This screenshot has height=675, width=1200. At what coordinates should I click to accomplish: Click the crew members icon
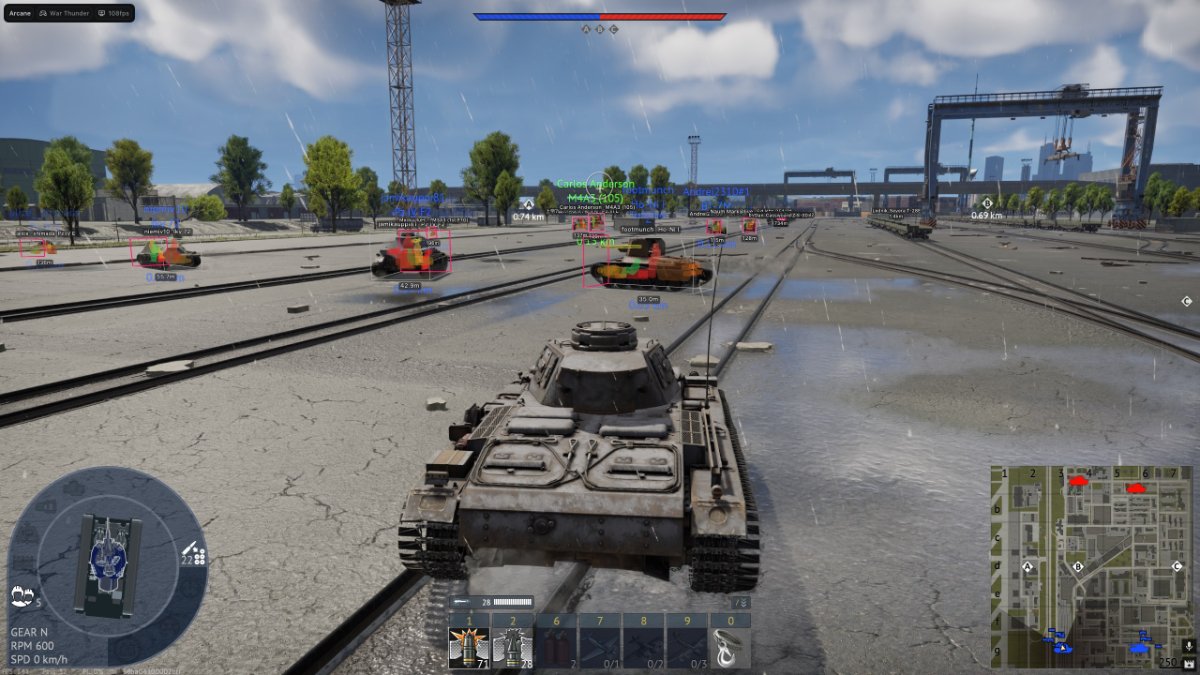point(20,598)
